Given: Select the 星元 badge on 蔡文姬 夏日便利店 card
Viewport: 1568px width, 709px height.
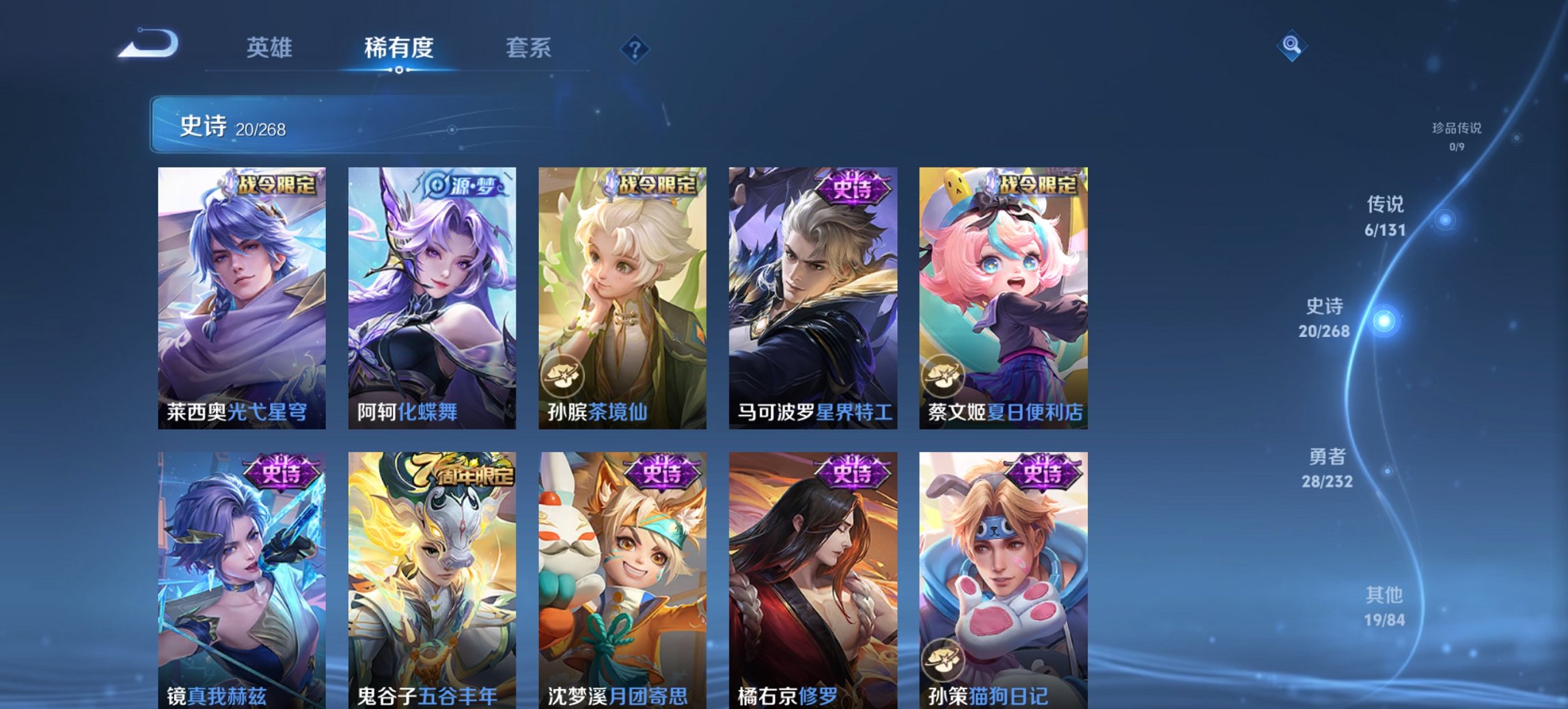Looking at the screenshot, I should [945, 373].
